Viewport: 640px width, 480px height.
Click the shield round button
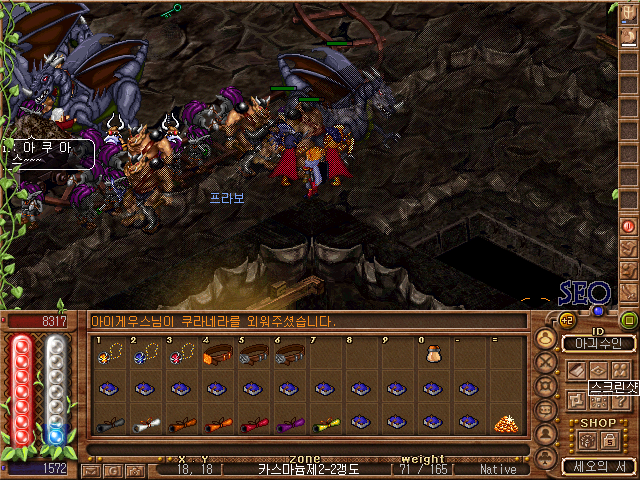[x=546, y=386]
